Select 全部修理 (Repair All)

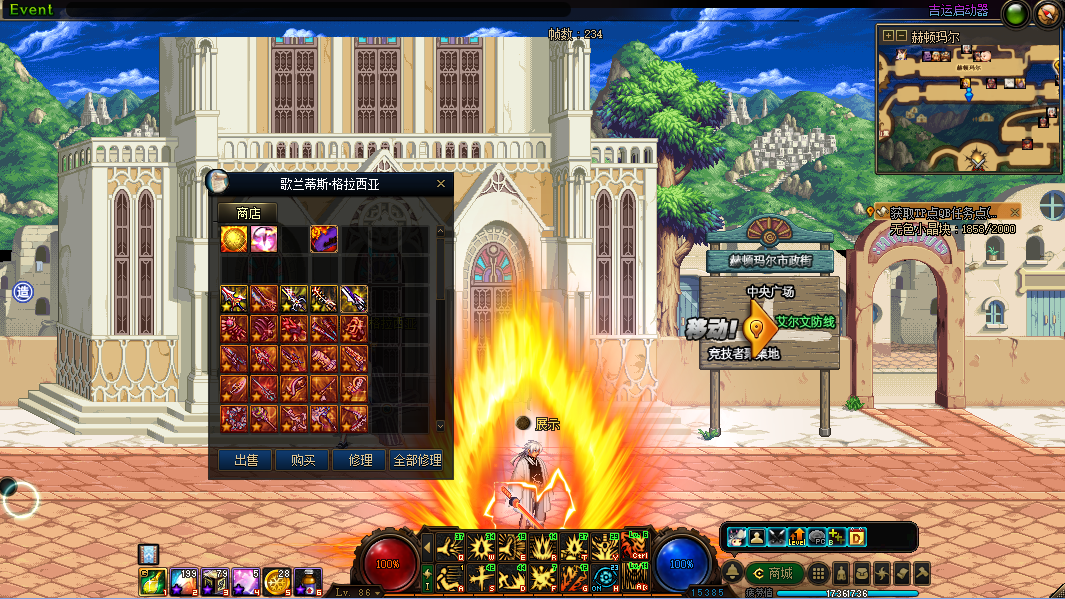click(417, 460)
